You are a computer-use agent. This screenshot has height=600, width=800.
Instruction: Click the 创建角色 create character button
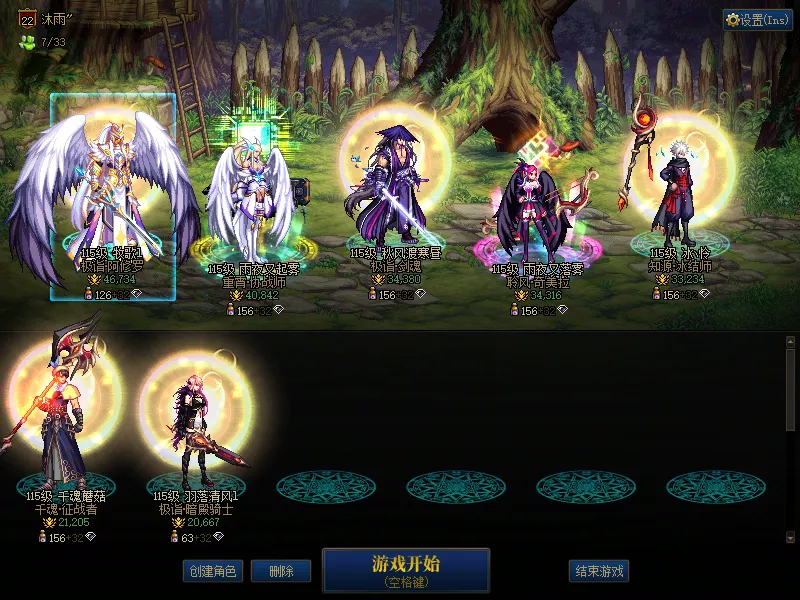[212, 571]
